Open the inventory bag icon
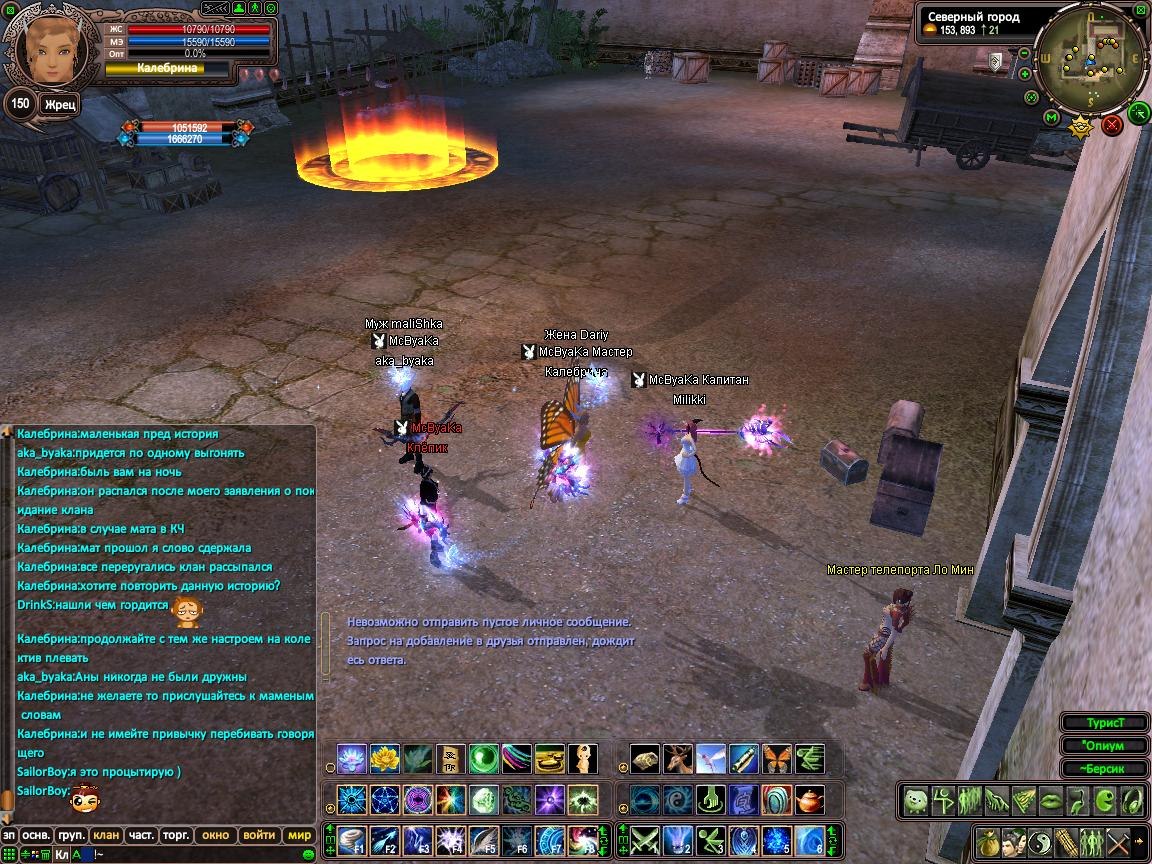The height and width of the screenshot is (864, 1152). [988, 840]
